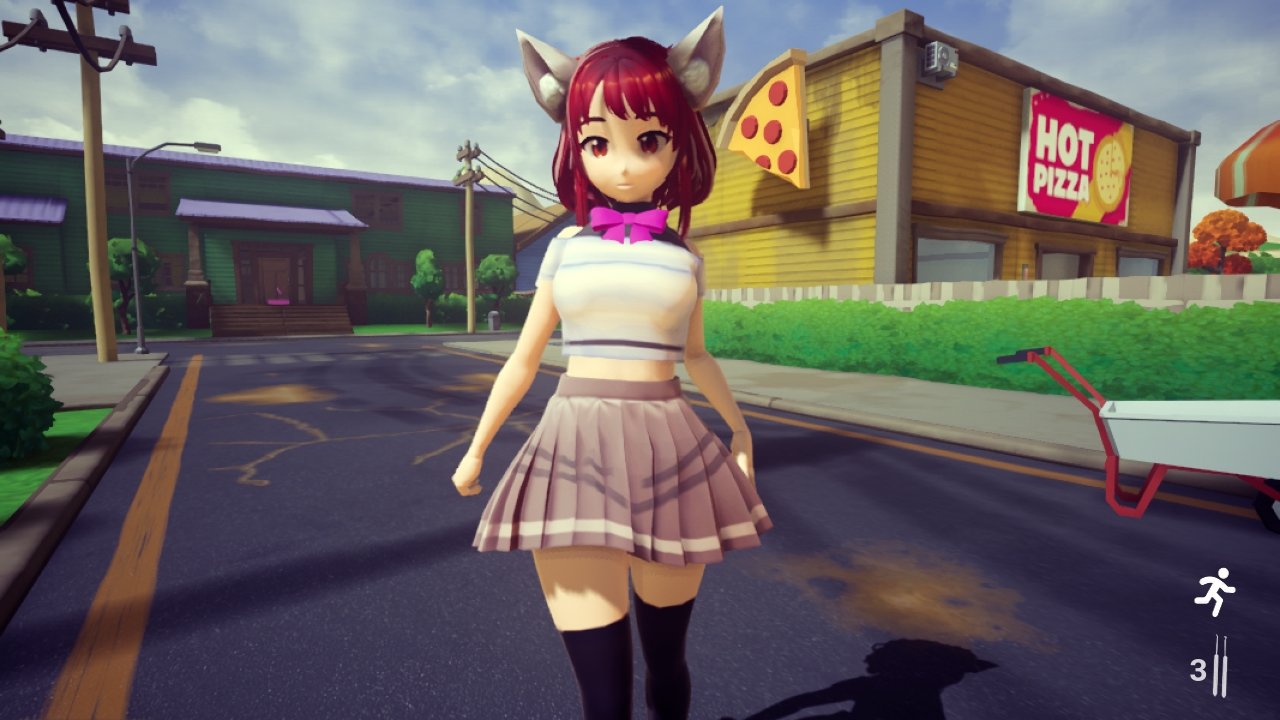
Task: Click the pink bow on the character
Action: pos(628,222)
